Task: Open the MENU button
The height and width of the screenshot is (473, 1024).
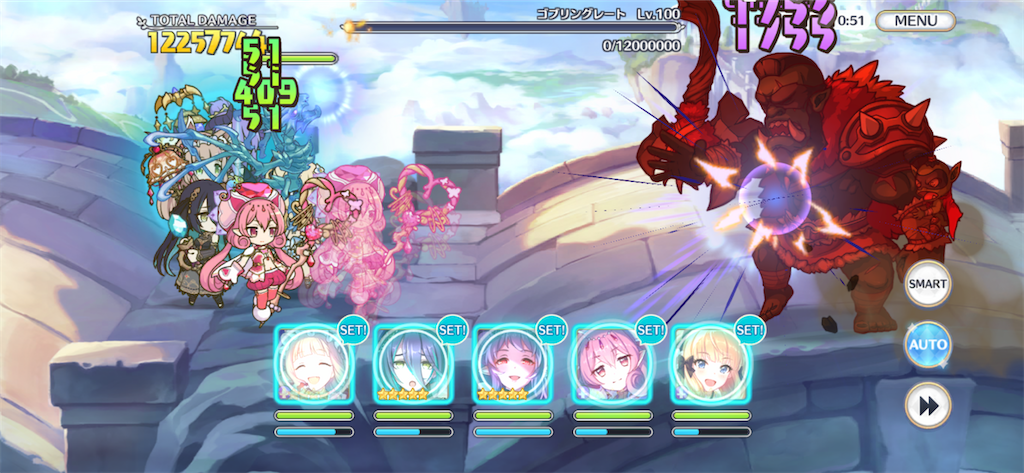Action: (916, 20)
